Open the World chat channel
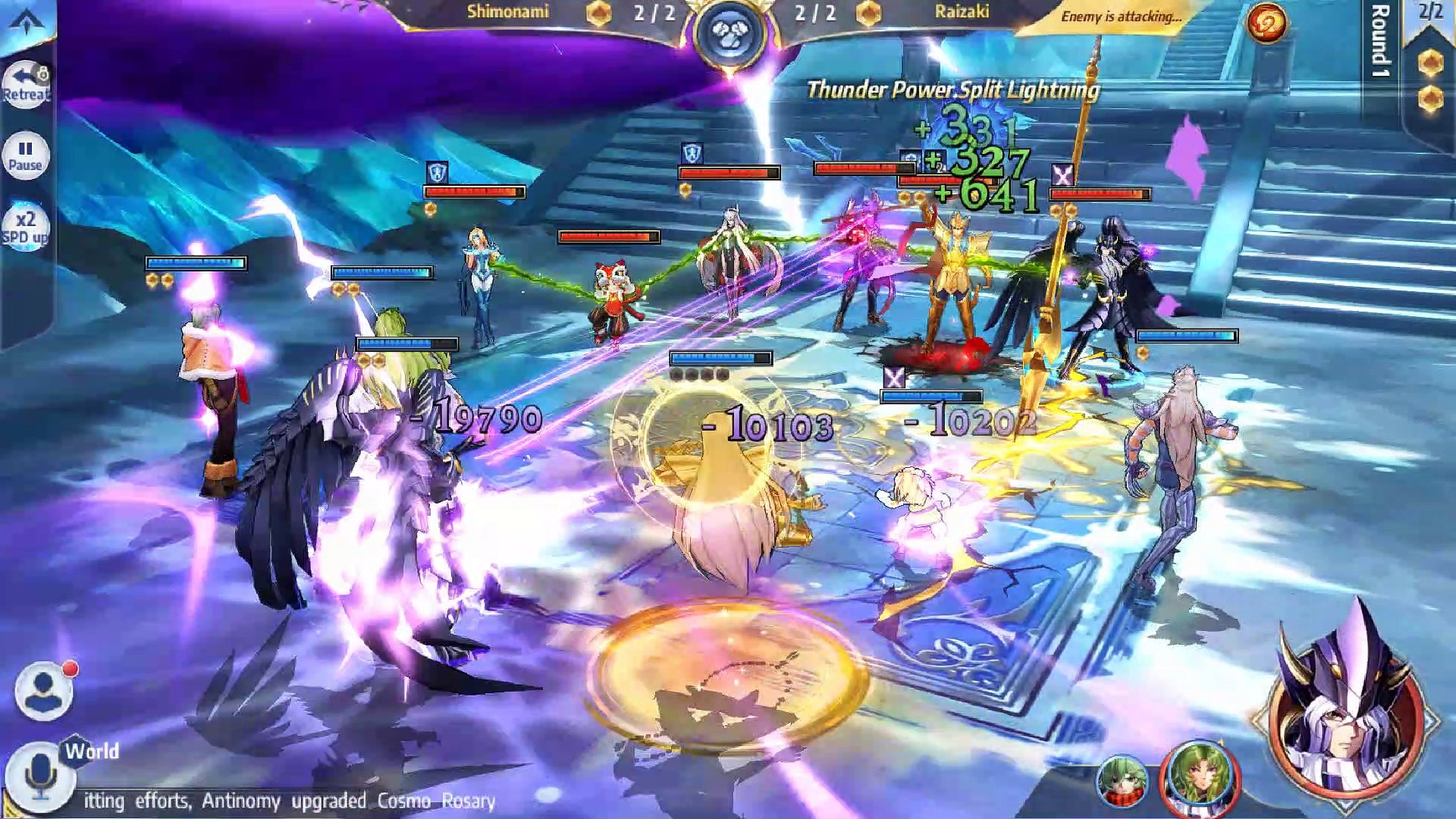Viewport: 1456px width, 819px height. click(92, 752)
